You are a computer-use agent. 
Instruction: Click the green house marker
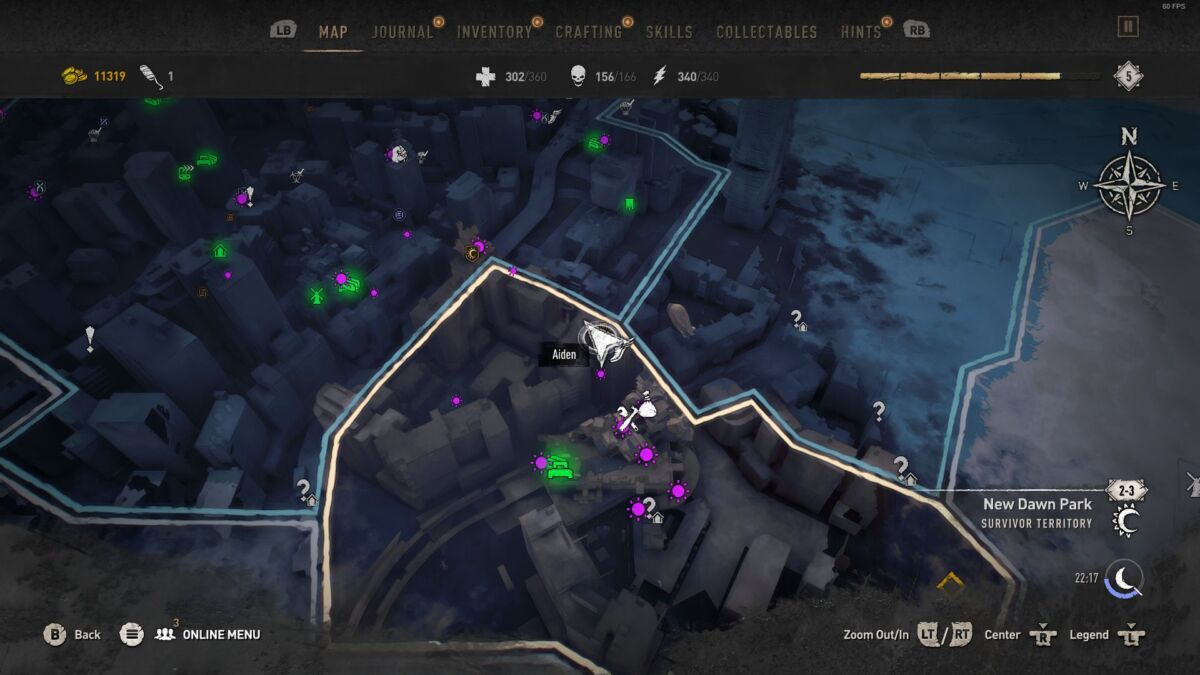(x=219, y=250)
